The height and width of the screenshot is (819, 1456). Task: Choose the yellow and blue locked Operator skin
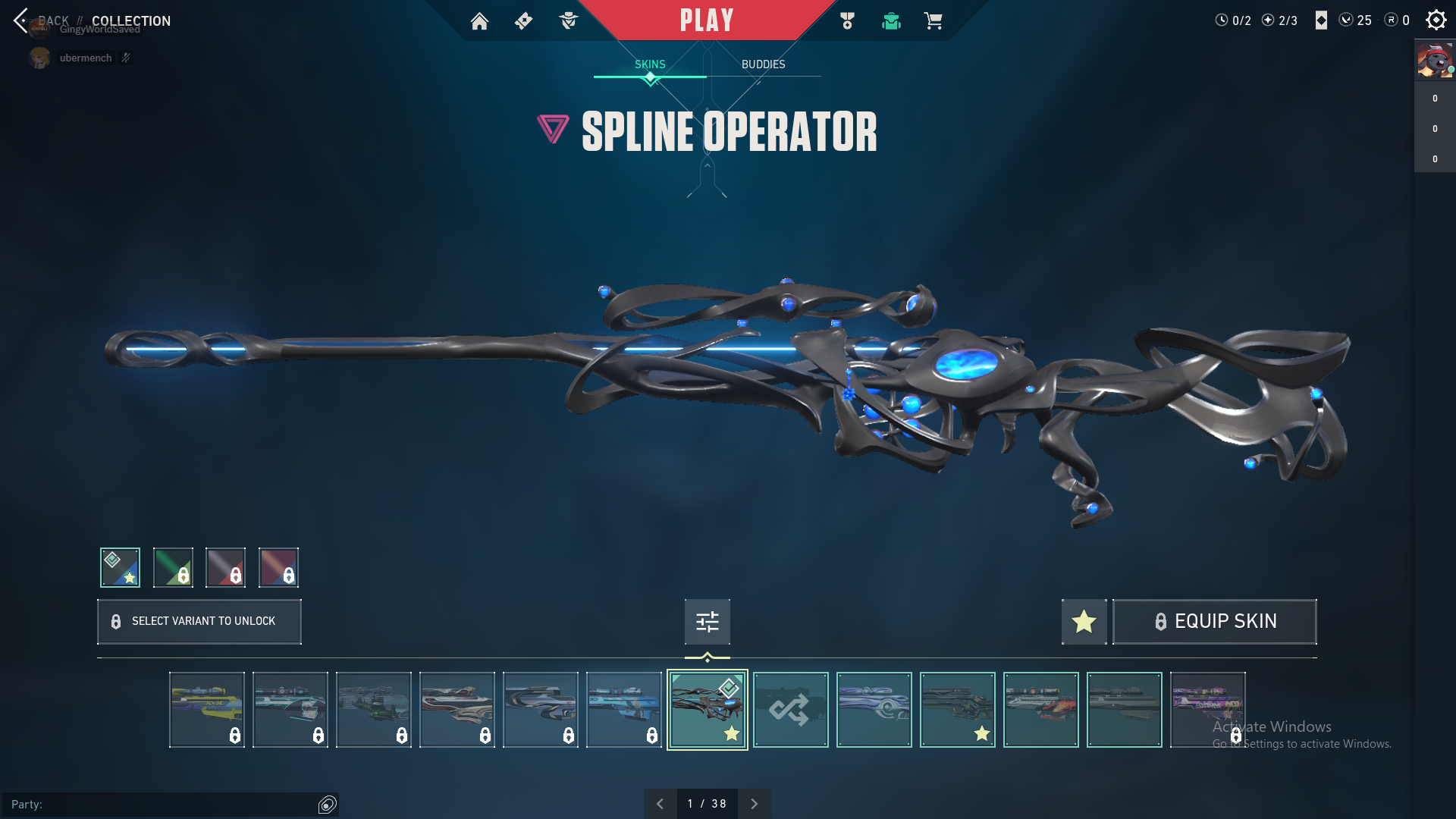coord(207,710)
